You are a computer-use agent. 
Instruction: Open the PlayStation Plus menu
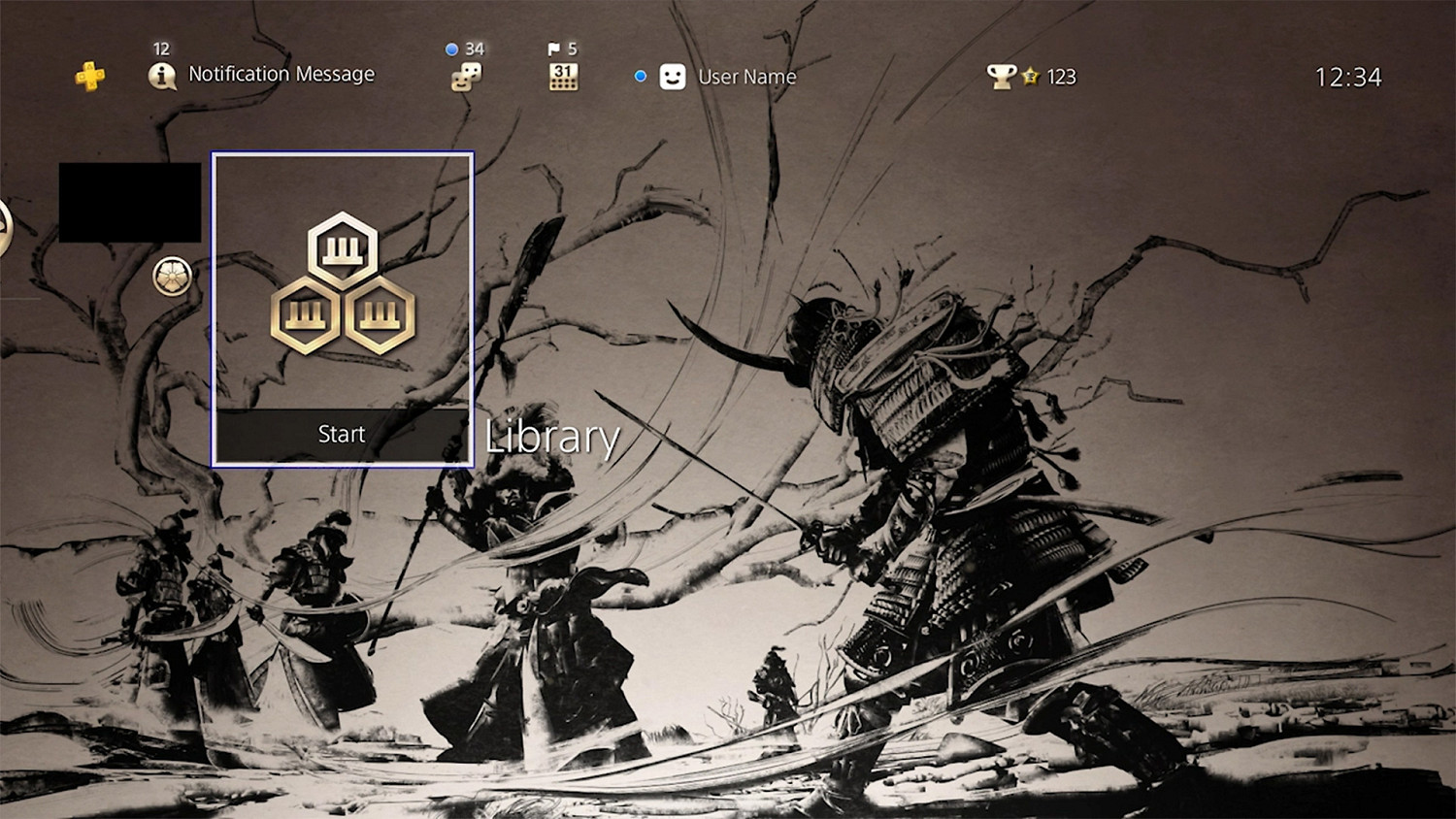(x=91, y=75)
